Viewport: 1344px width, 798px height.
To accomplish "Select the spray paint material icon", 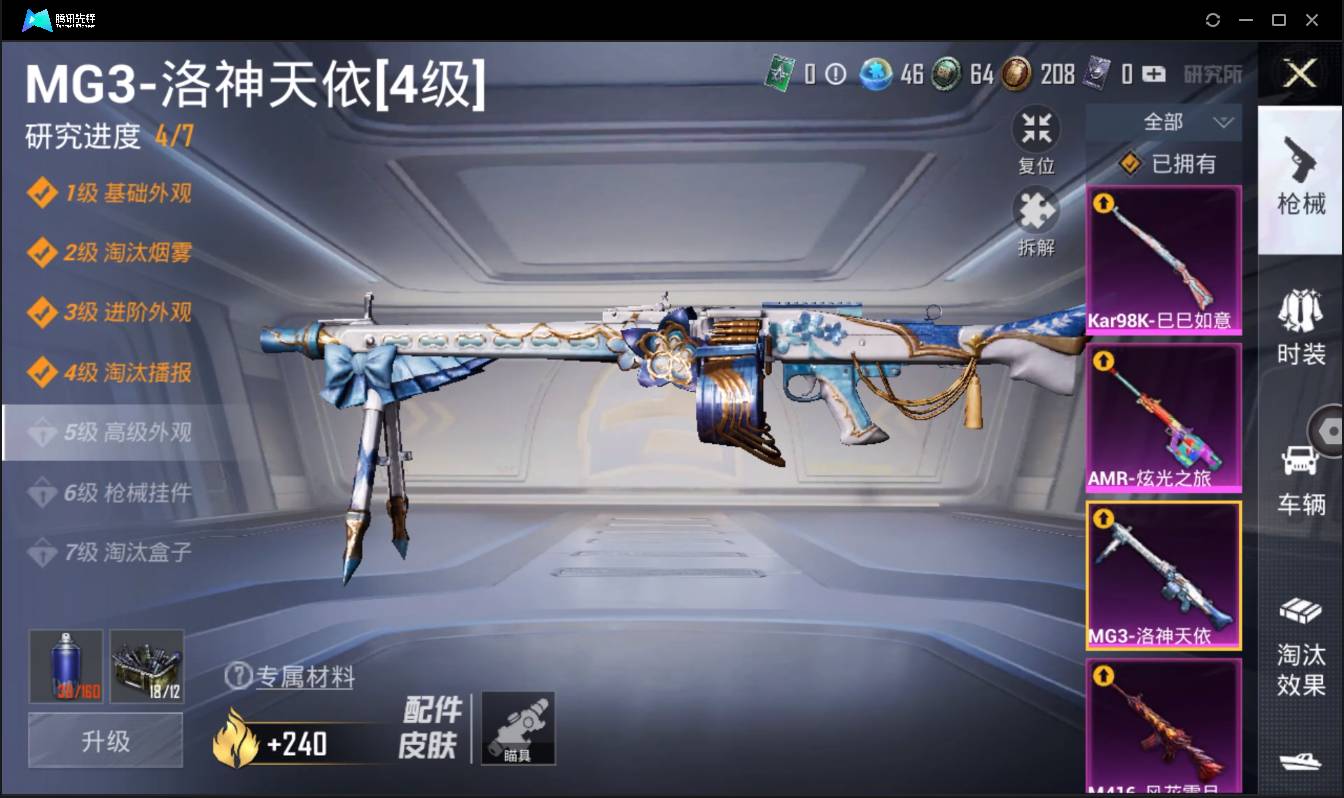I will (x=63, y=665).
